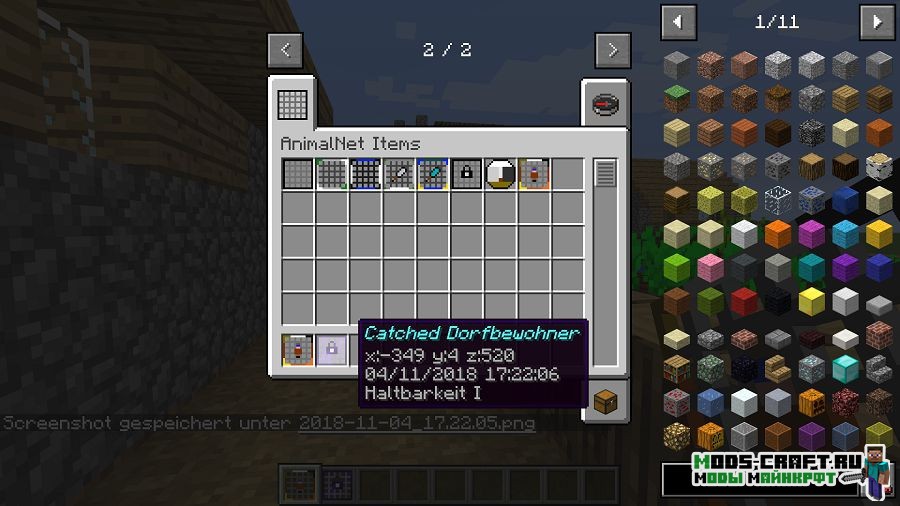Open the saved screenshot file link in chat
The image size is (900, 506).
[x=416, y=423]
